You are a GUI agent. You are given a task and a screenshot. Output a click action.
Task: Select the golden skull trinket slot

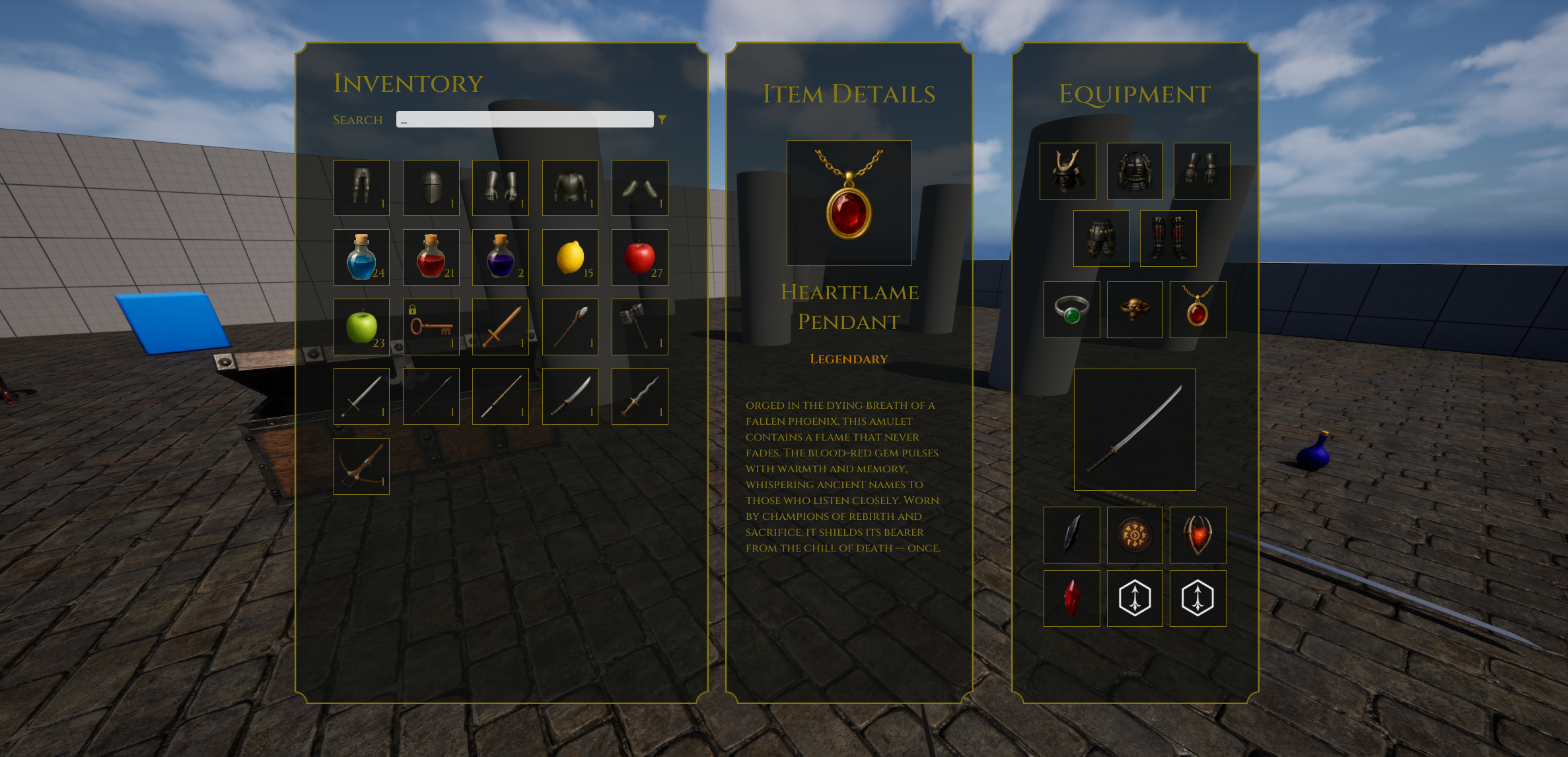(x=1135, y=310)
